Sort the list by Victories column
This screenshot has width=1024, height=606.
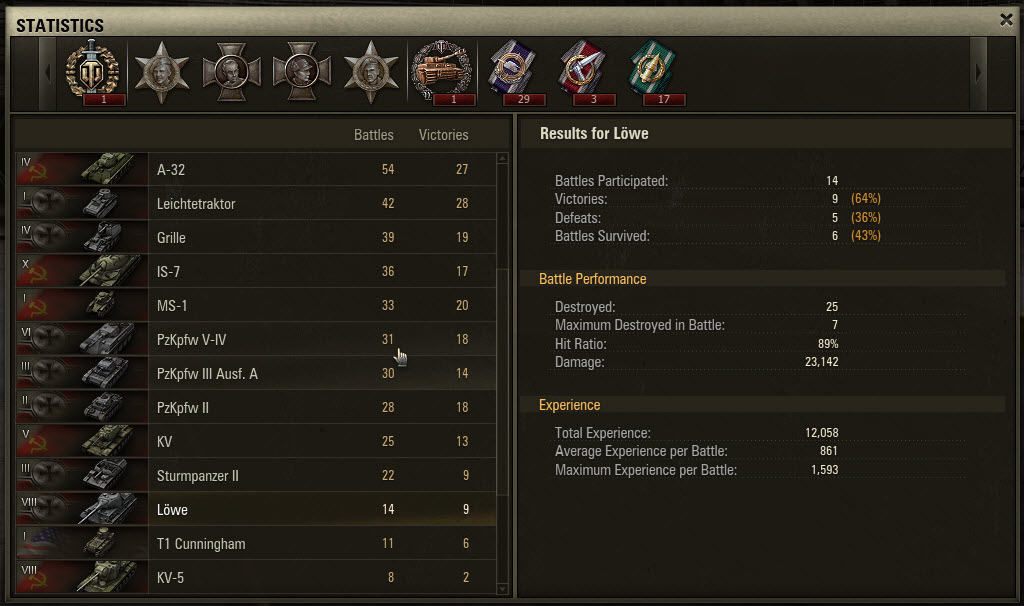[x=443, y=135]
